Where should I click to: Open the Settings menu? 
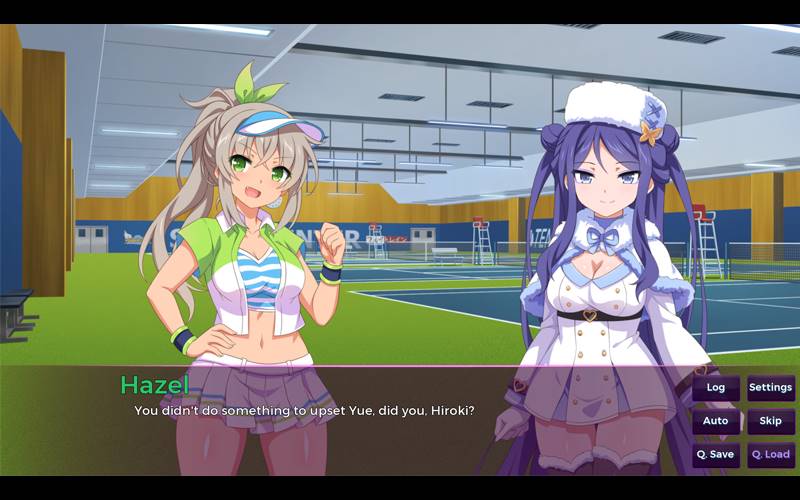click(x=770, y=388)
